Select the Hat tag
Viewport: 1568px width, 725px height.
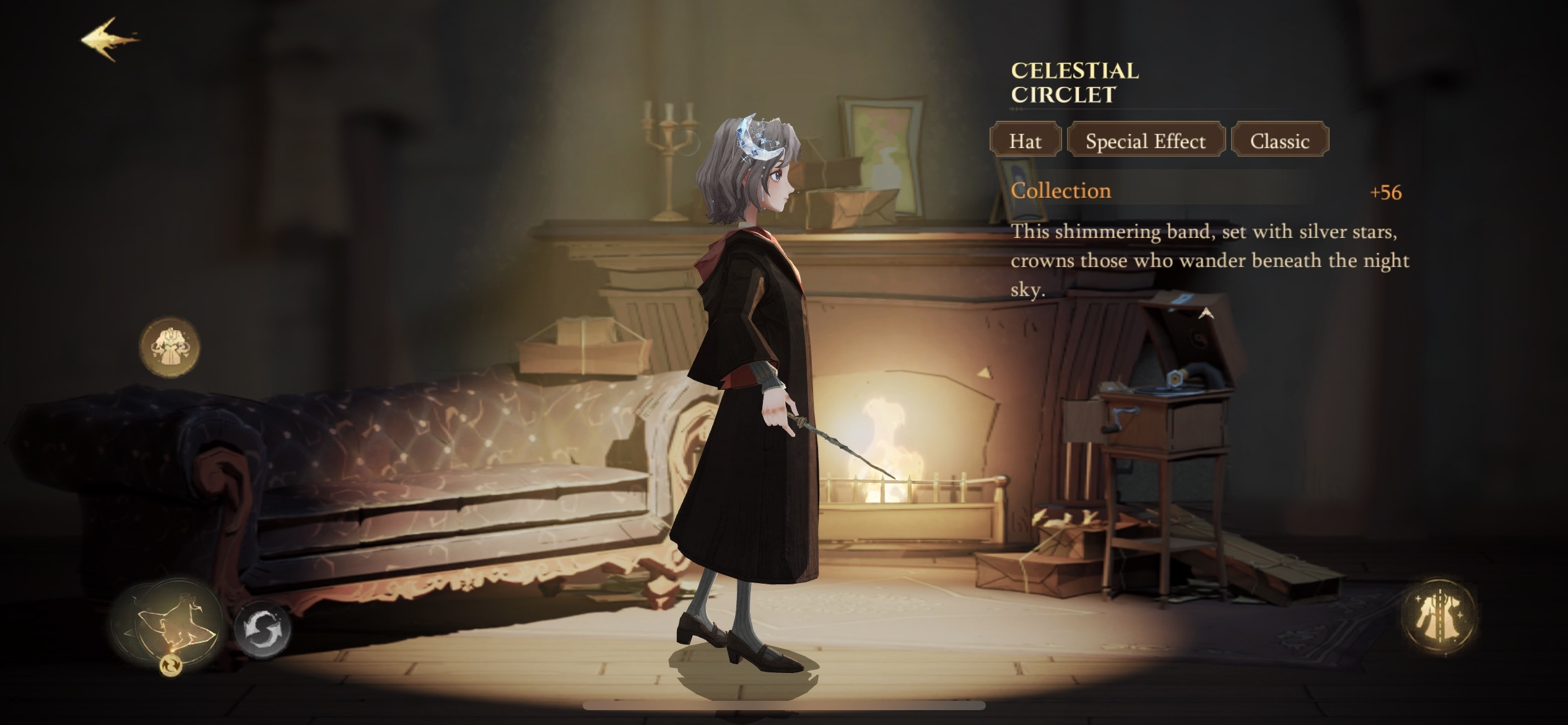1025,141
